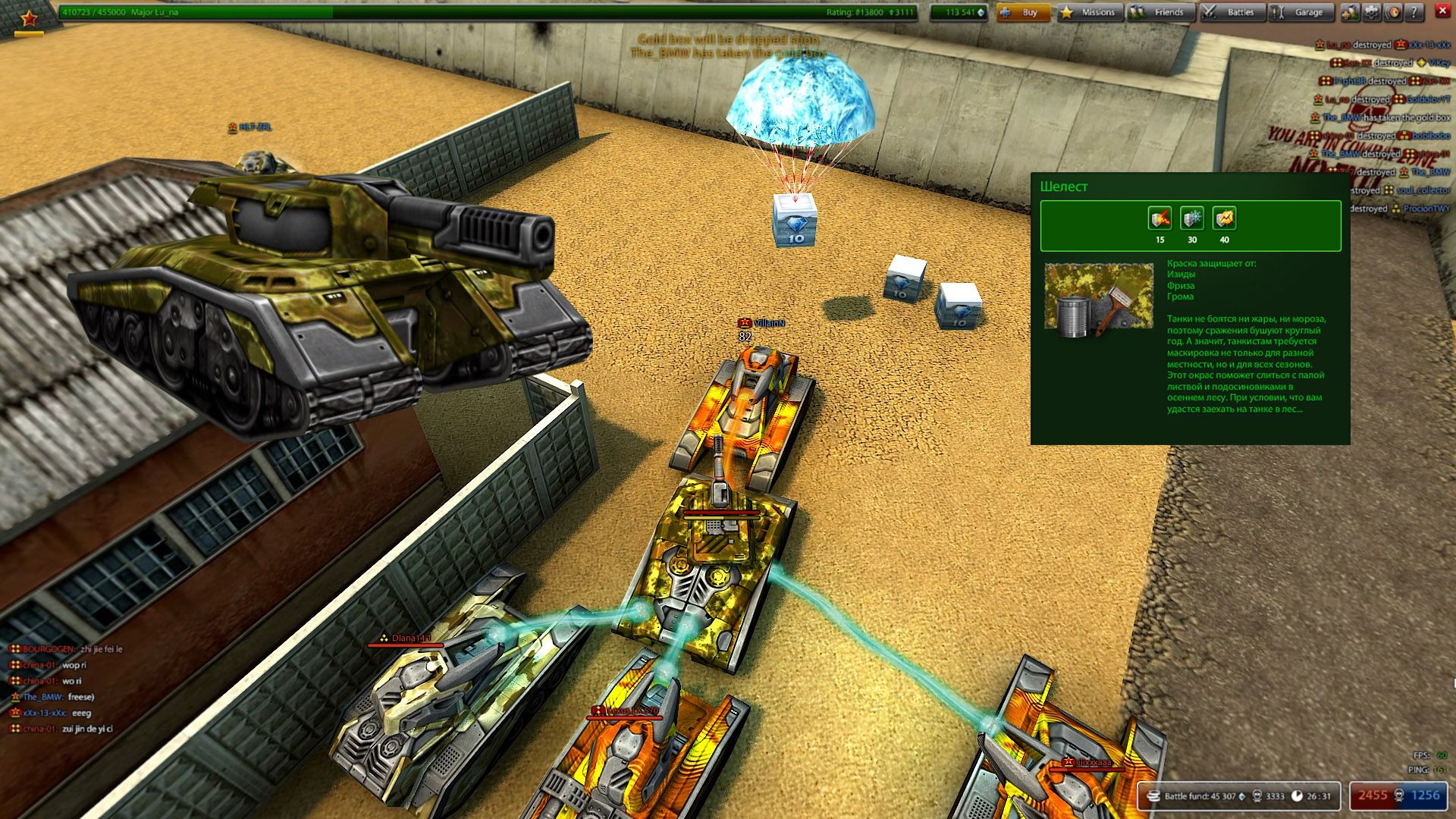1456x819 pixels.
Task: Open help with the question mark button
Action: (1414, 12)
